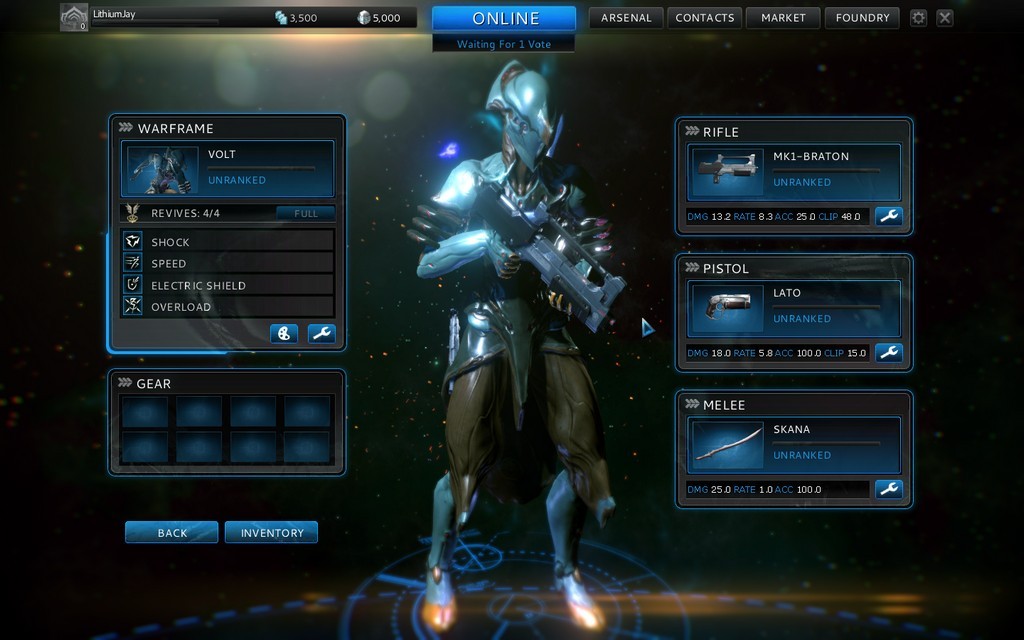The width and height of the screenshot is (1024, 640).
Task: Close the arsenal screen with X
Action: point(945,18)
